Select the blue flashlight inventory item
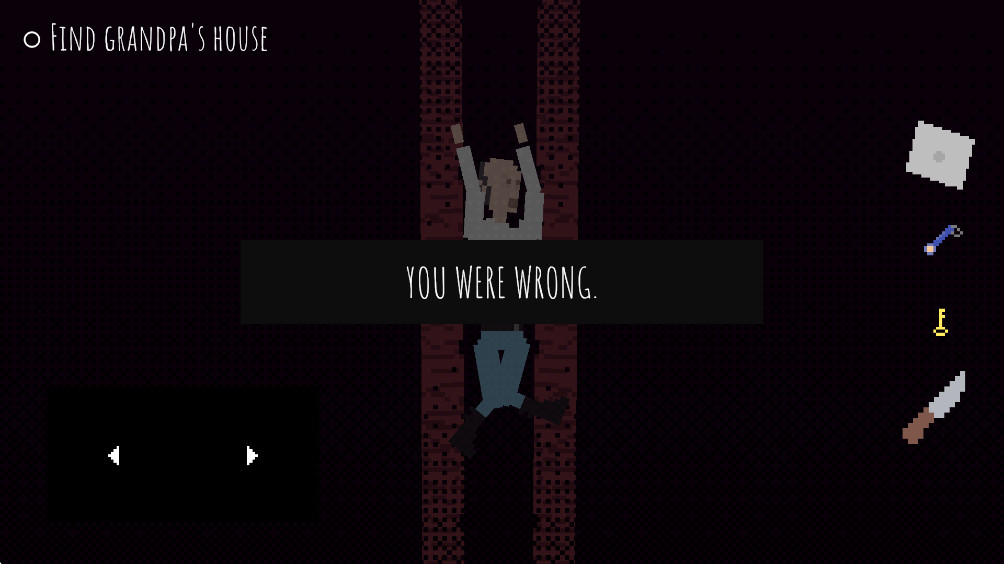1004x564 pixels. tap(942, 240)
